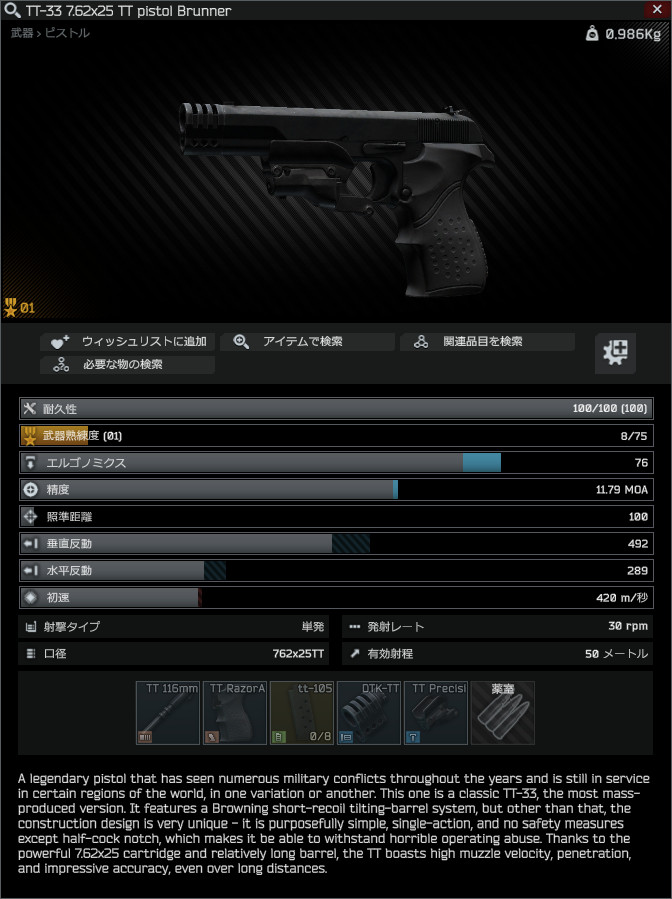Select the TT 116mm barrel slot
This screenshot has height=899, width=672.
coord(168,713)
